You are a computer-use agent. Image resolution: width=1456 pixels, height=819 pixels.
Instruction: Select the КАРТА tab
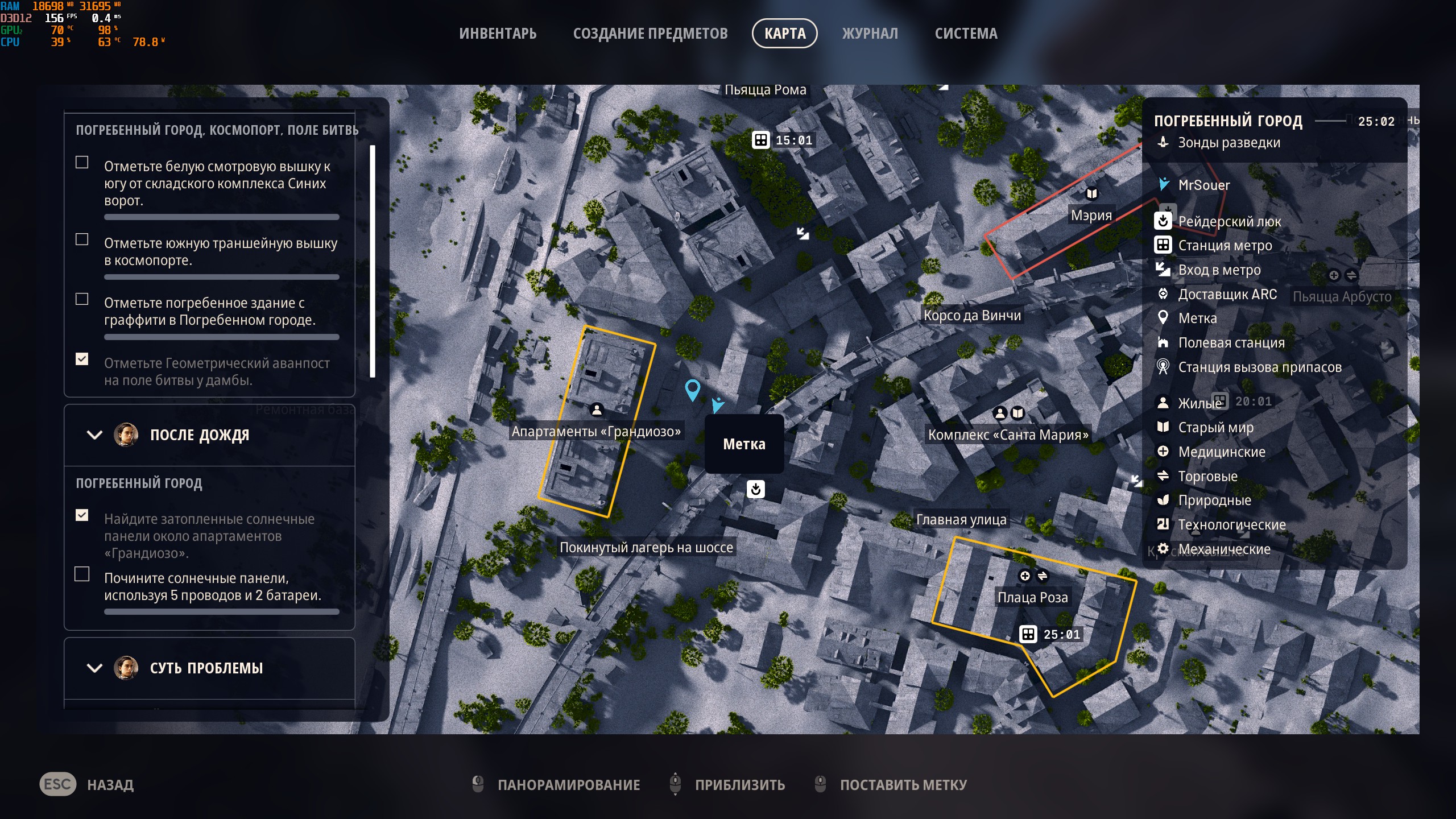pos(784,34)
